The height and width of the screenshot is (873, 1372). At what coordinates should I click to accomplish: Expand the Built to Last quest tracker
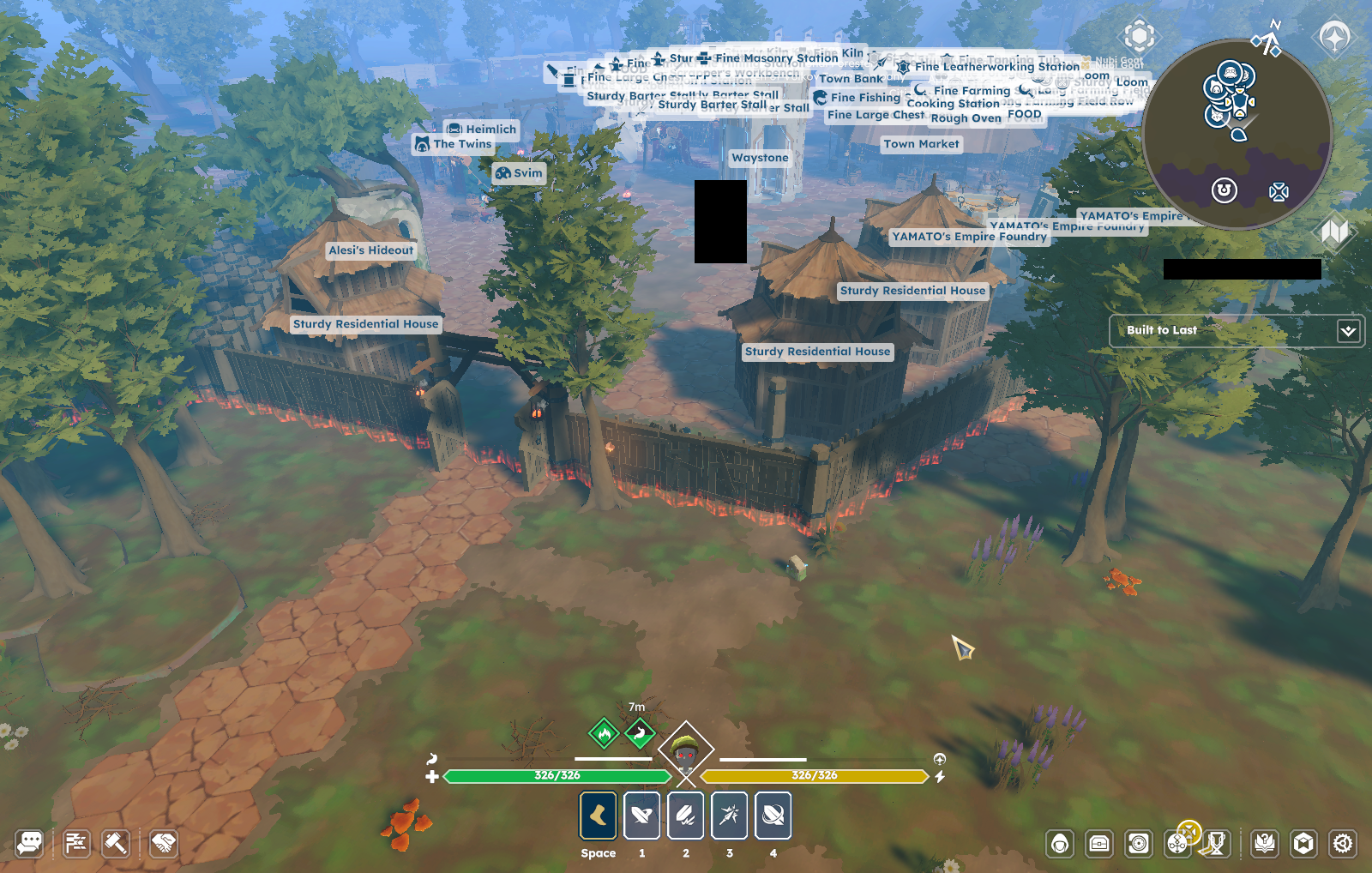point(1348,331)
